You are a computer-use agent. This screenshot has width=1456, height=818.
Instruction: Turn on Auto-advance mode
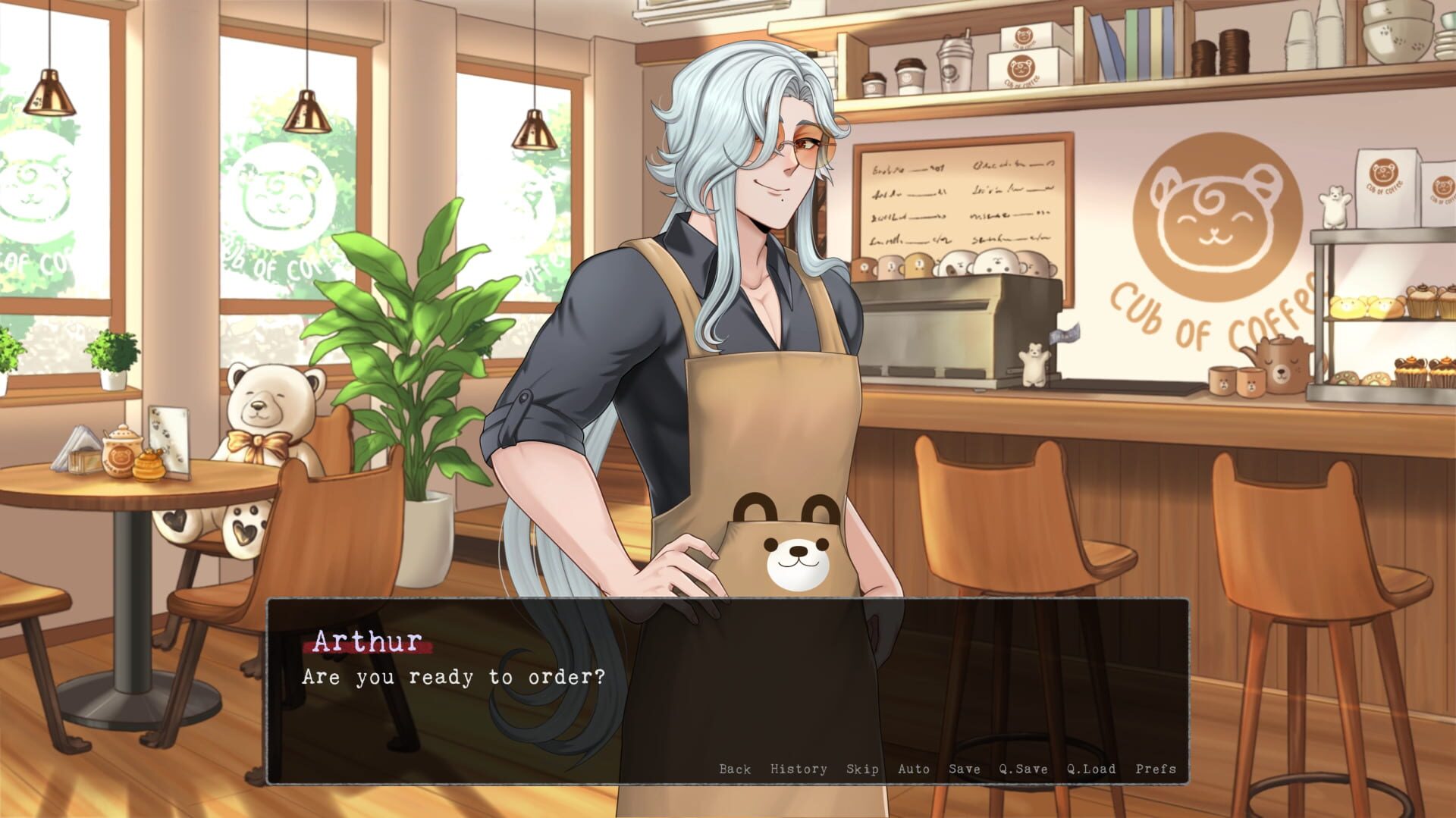point(915,769)
